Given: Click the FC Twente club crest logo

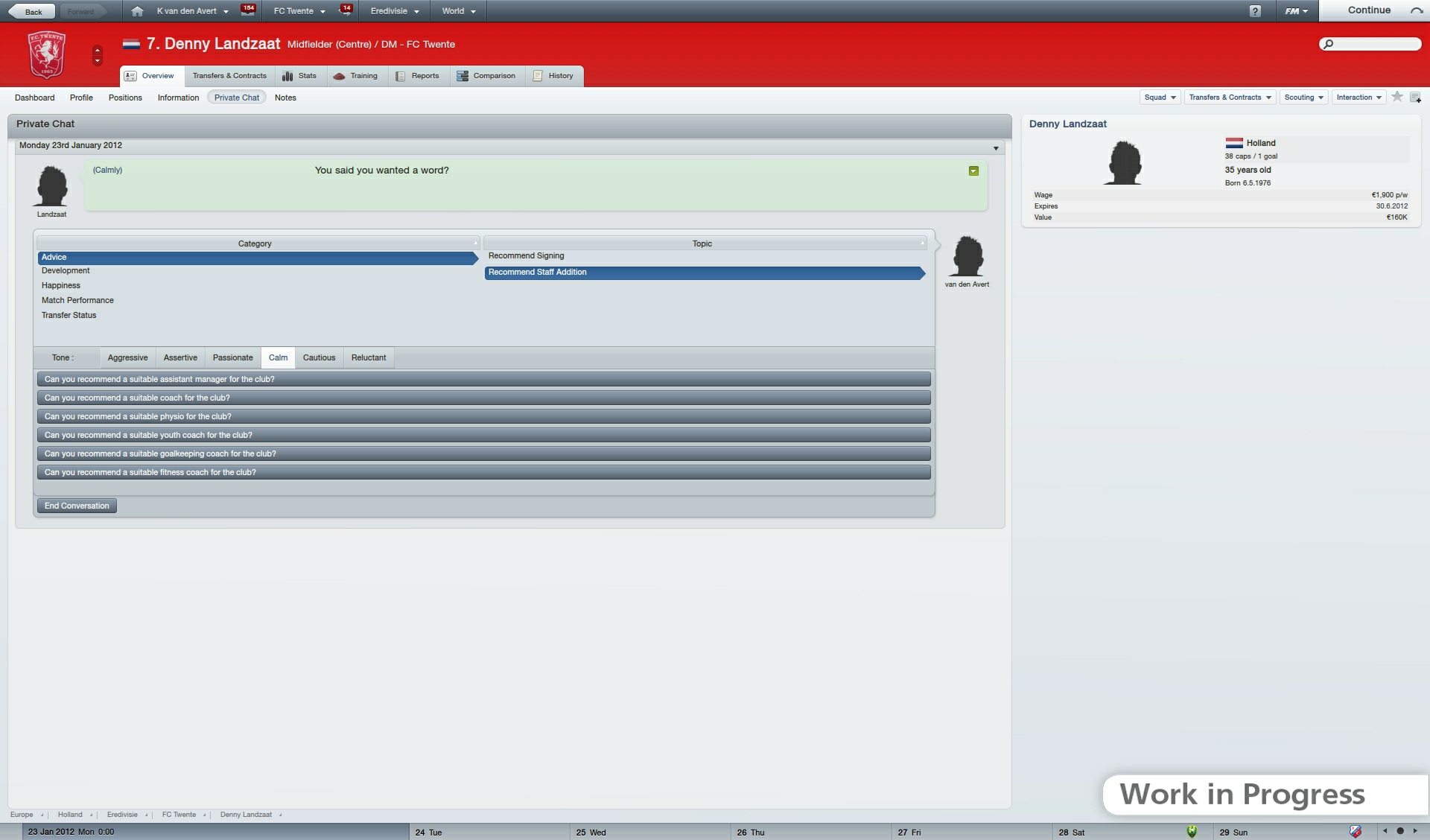Looking at the screenshot, I should click(47, 54).
